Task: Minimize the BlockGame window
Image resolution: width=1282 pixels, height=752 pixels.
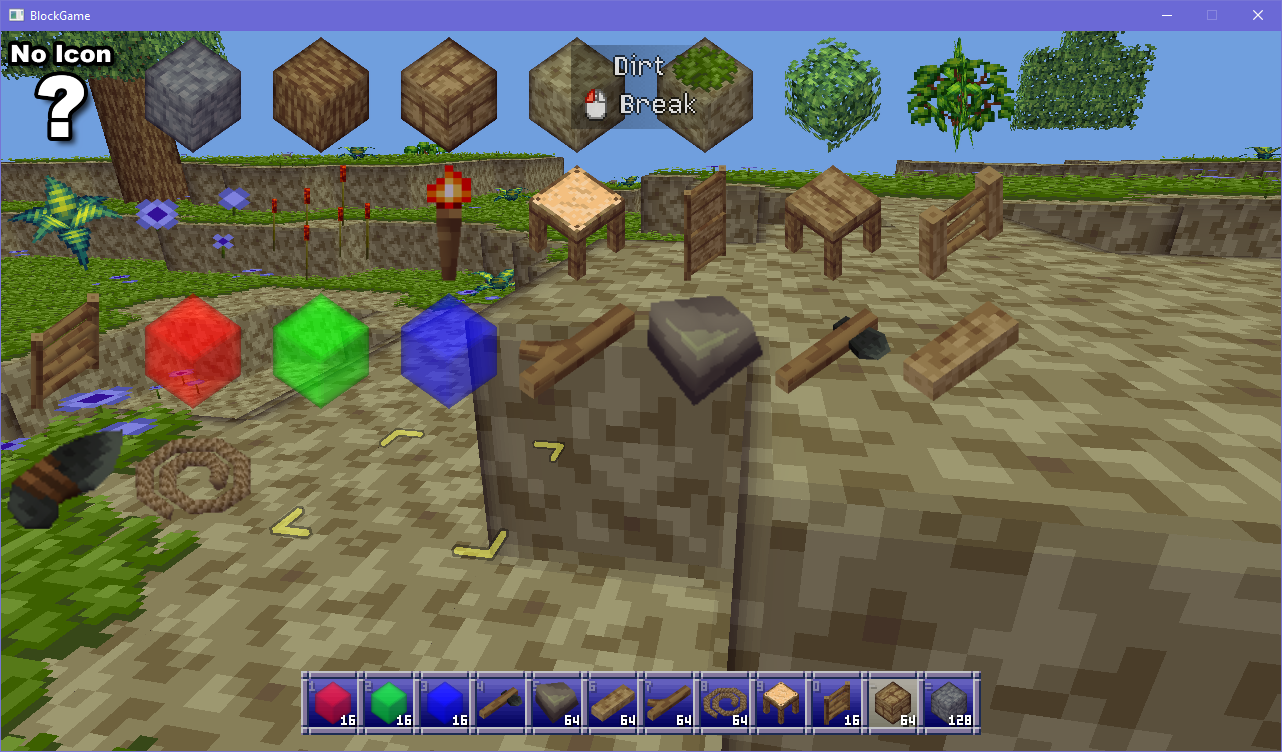Action: tap(1166, 15)
